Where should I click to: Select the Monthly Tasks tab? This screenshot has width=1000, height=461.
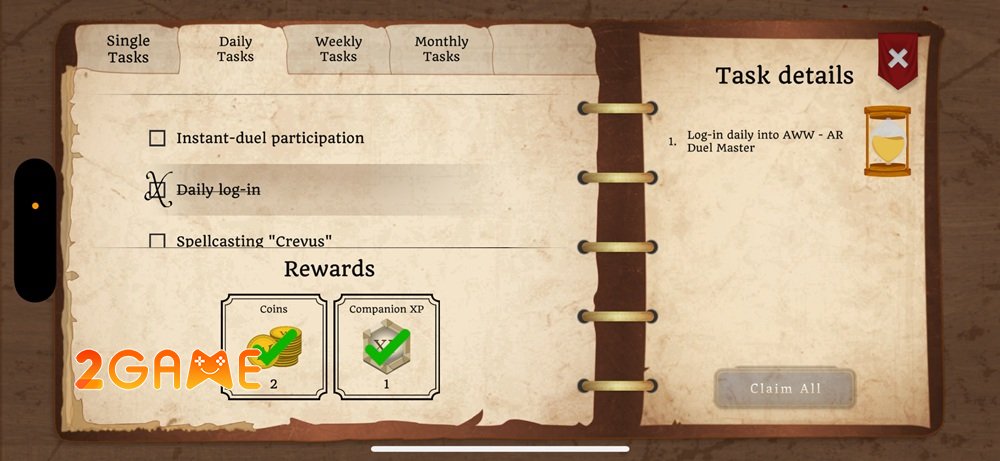coord(441,49)
